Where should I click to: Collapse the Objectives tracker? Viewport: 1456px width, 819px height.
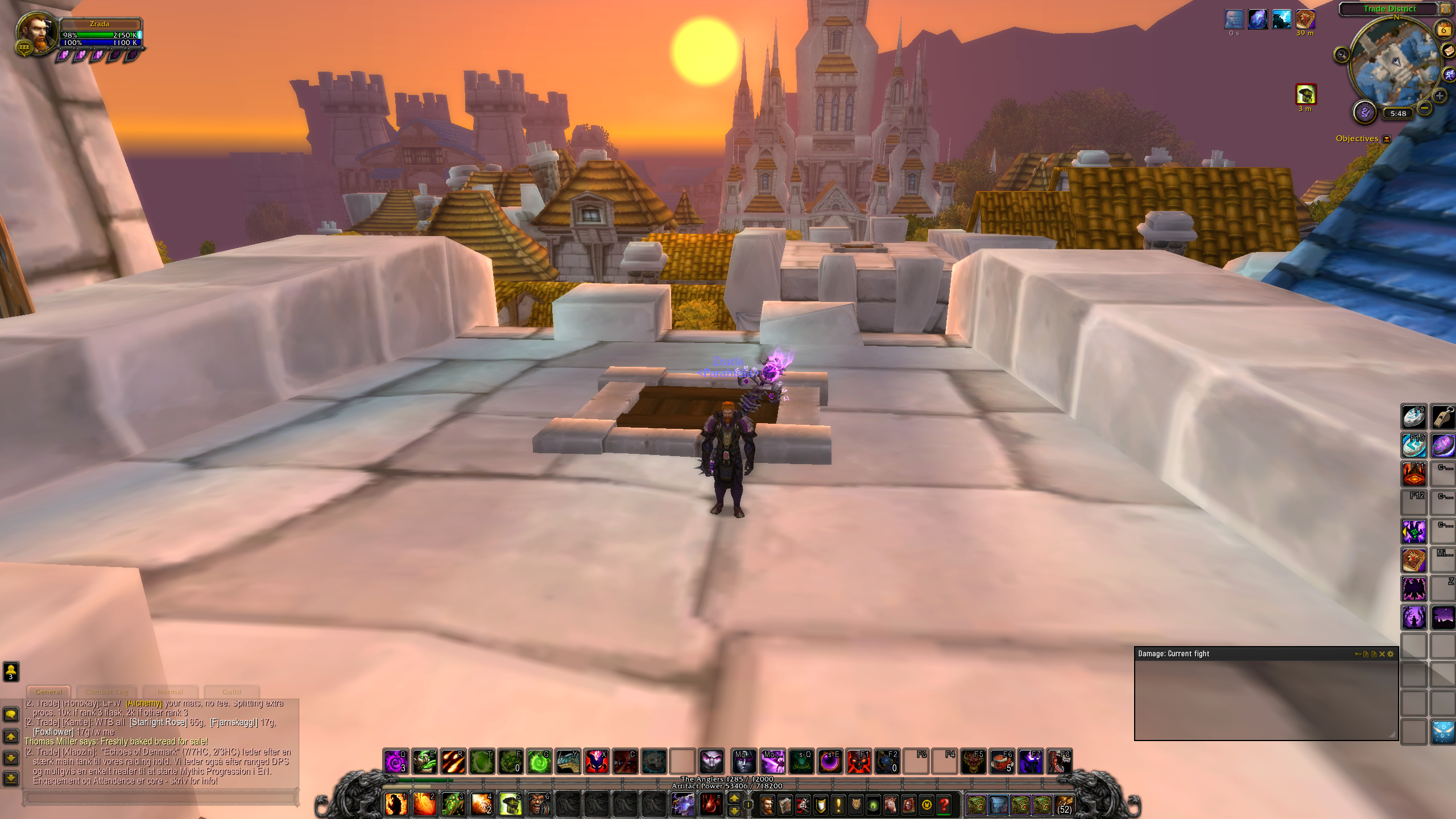pos(1387,139)
